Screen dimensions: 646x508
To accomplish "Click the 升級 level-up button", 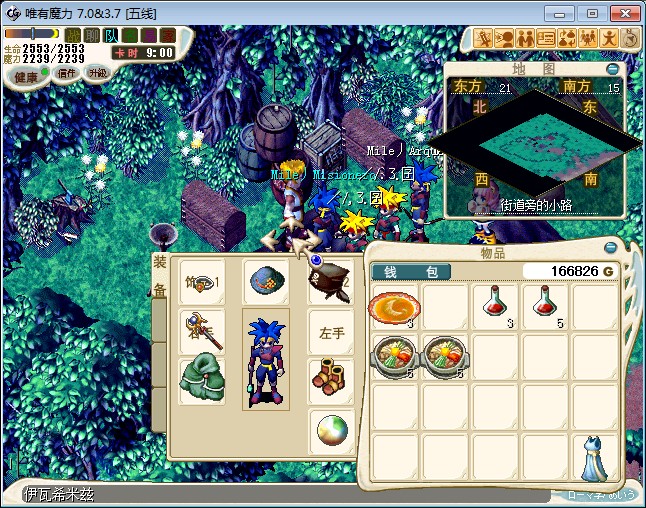I will click(x=97, y=73).
